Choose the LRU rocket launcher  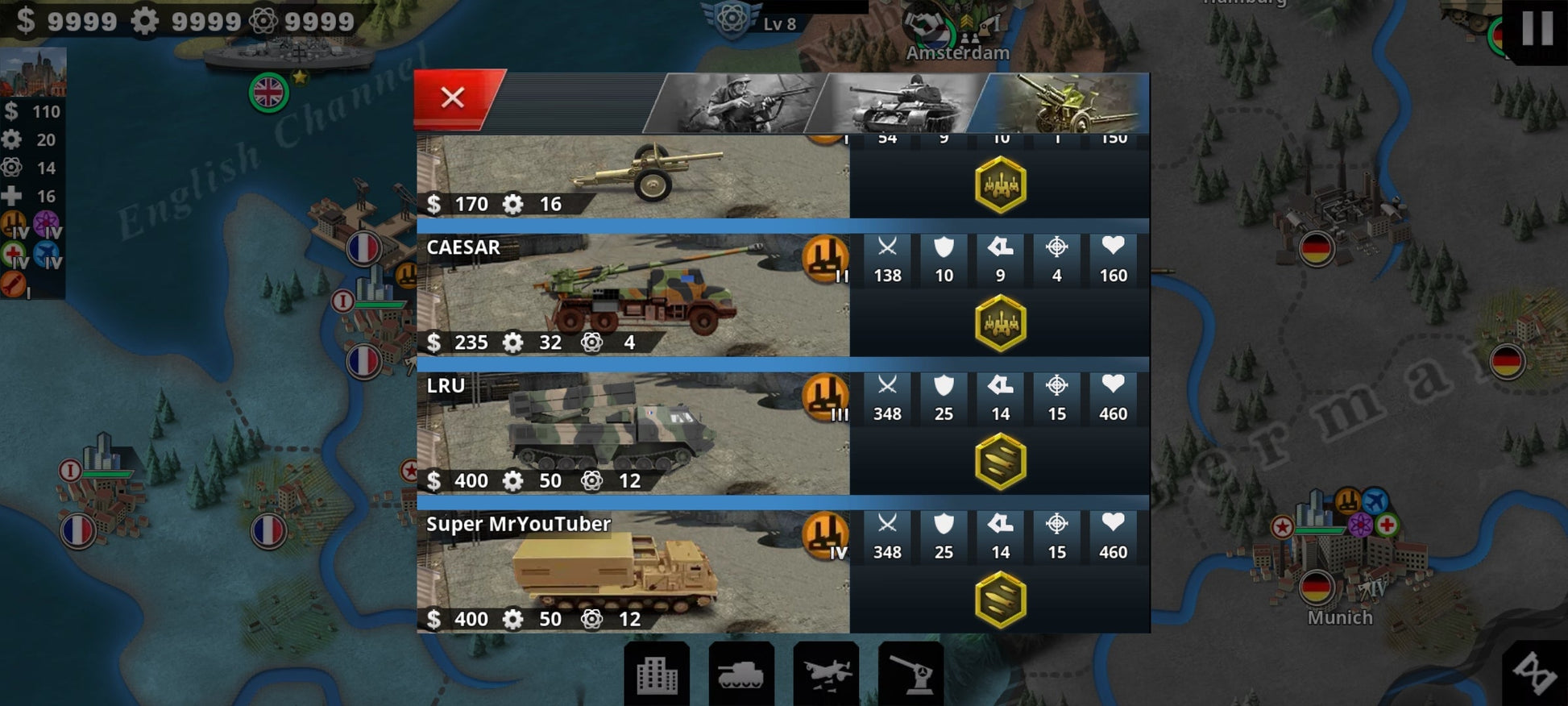(x=633, y=434)
